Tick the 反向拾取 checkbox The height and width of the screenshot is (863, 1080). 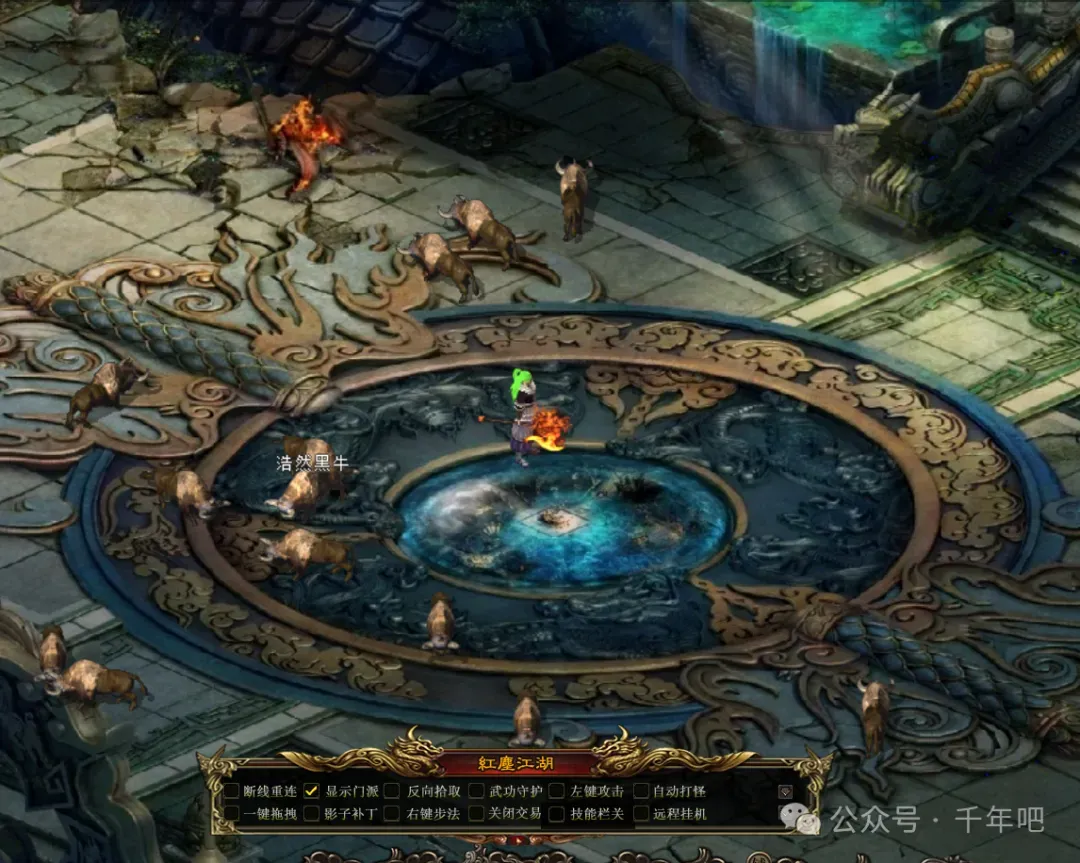pos(394,791)
